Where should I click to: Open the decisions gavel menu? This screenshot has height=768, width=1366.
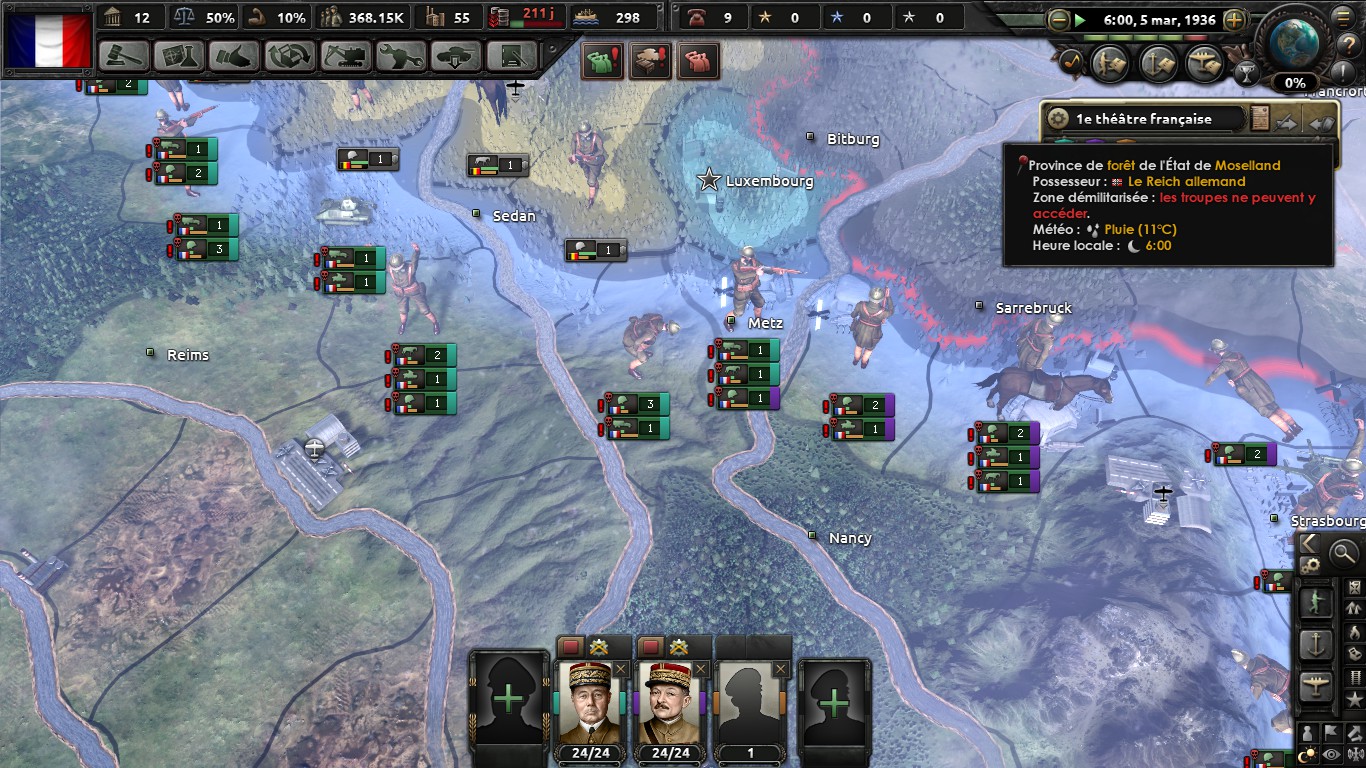pos(125,56)
